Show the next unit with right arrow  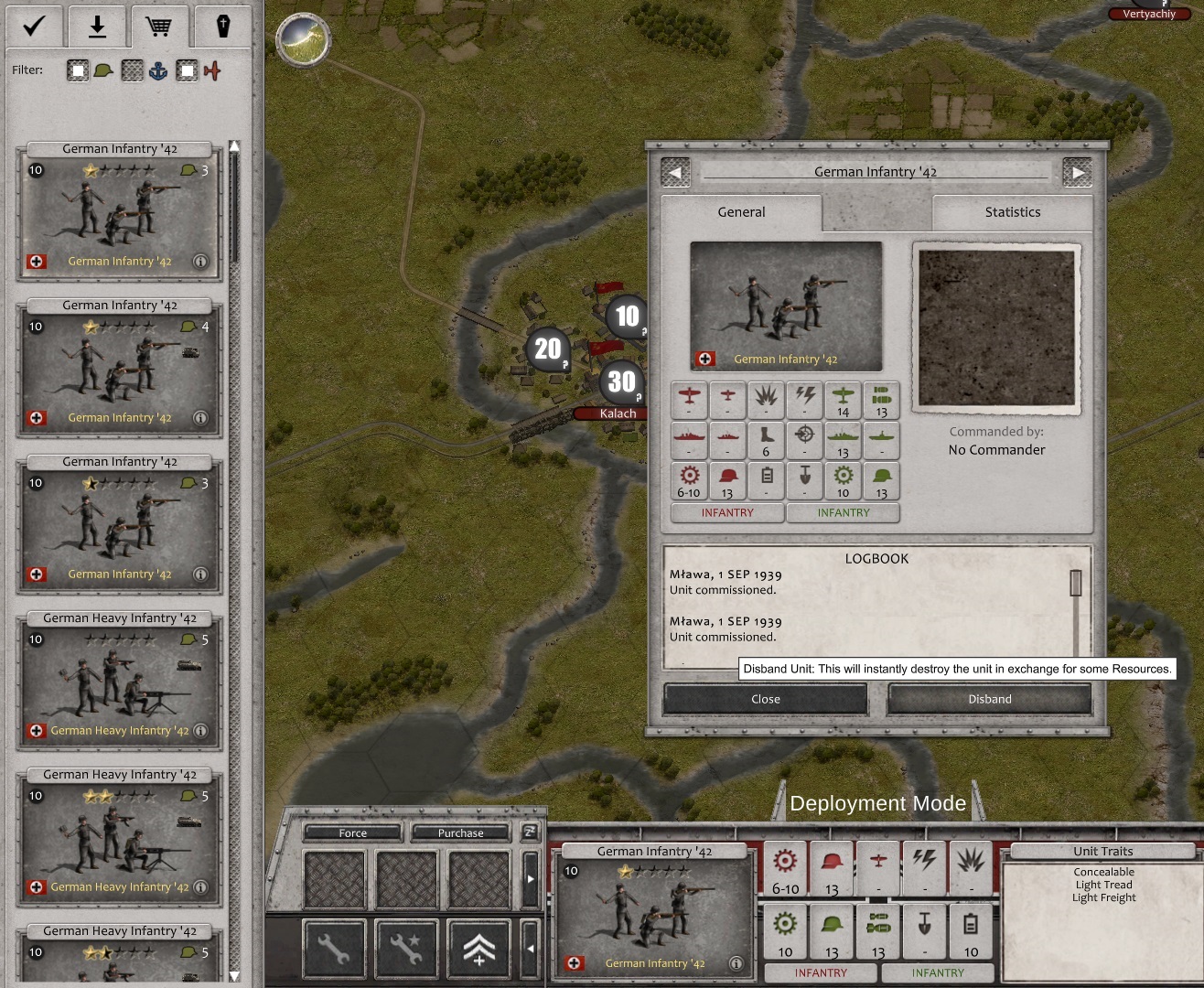pos(1077,173)
